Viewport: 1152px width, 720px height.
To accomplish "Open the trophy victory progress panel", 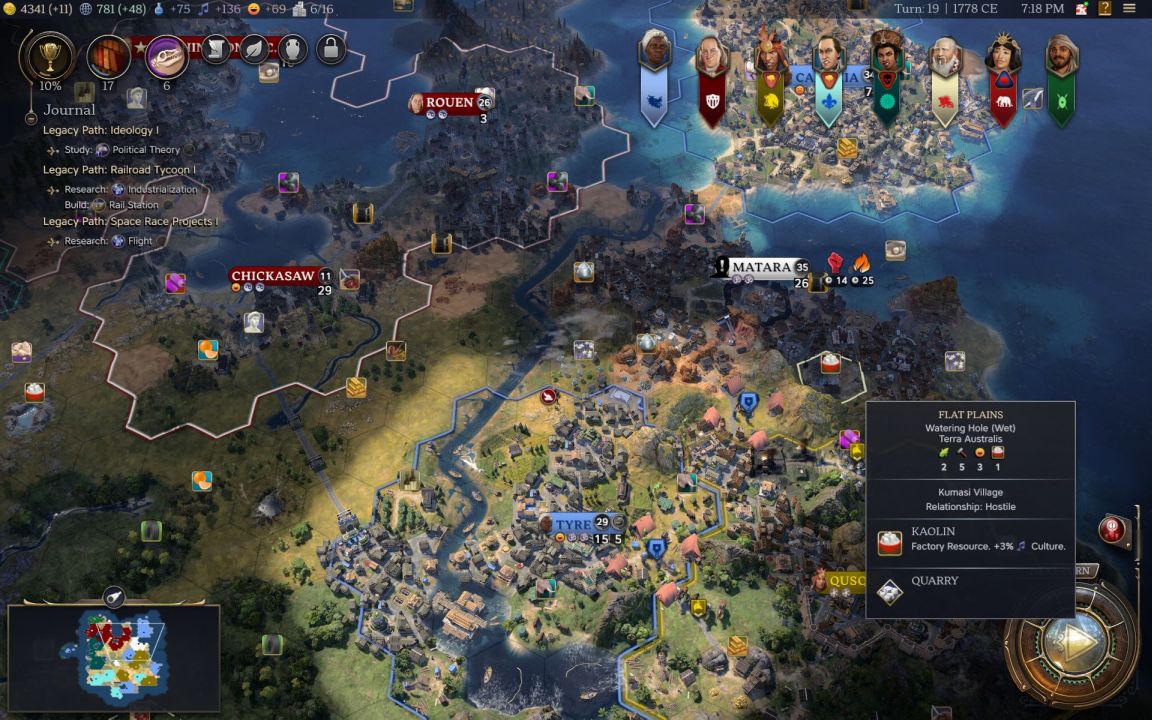I will (x=46, y=56).
